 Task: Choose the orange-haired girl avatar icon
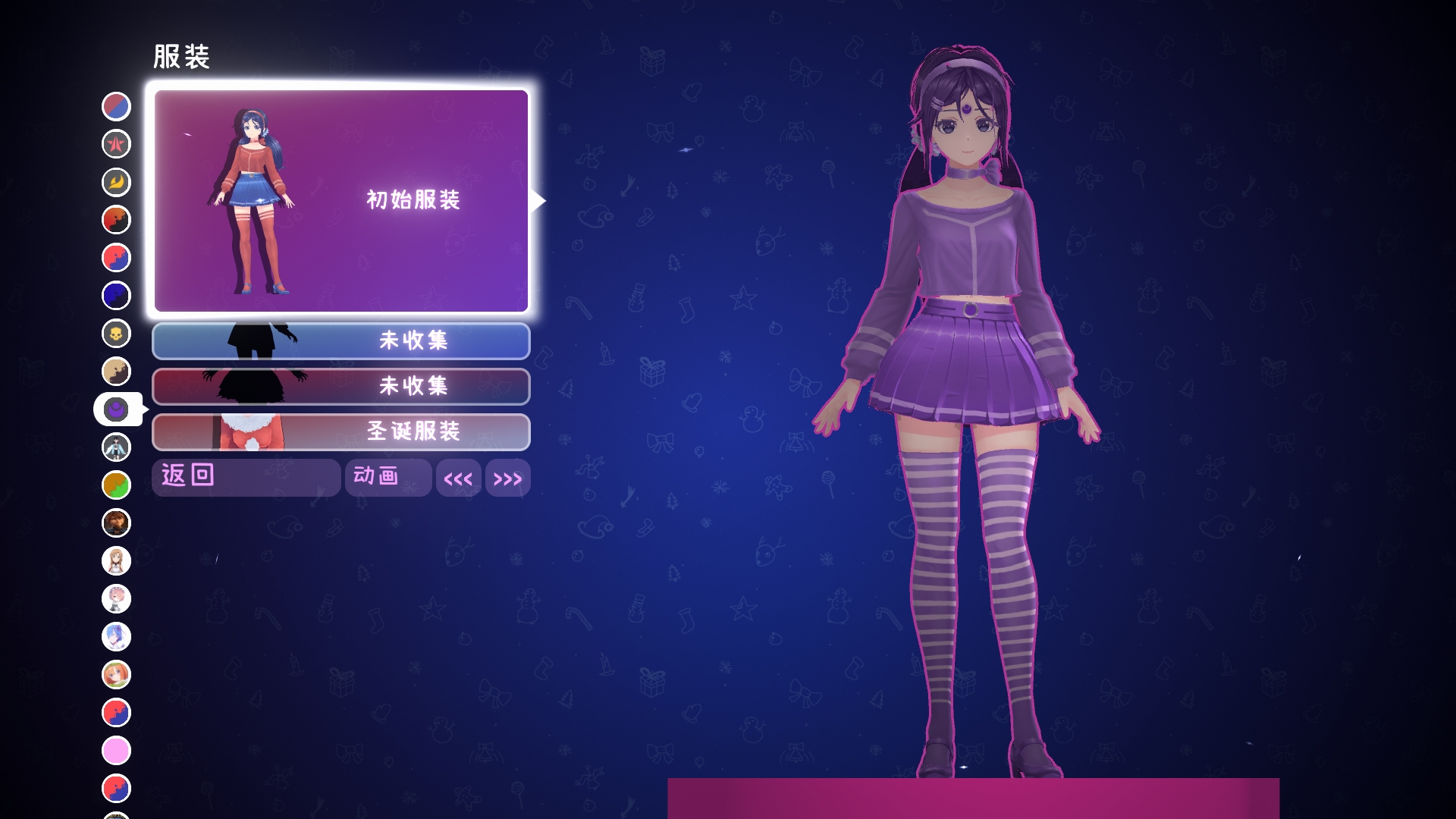[x=116, y=675]
